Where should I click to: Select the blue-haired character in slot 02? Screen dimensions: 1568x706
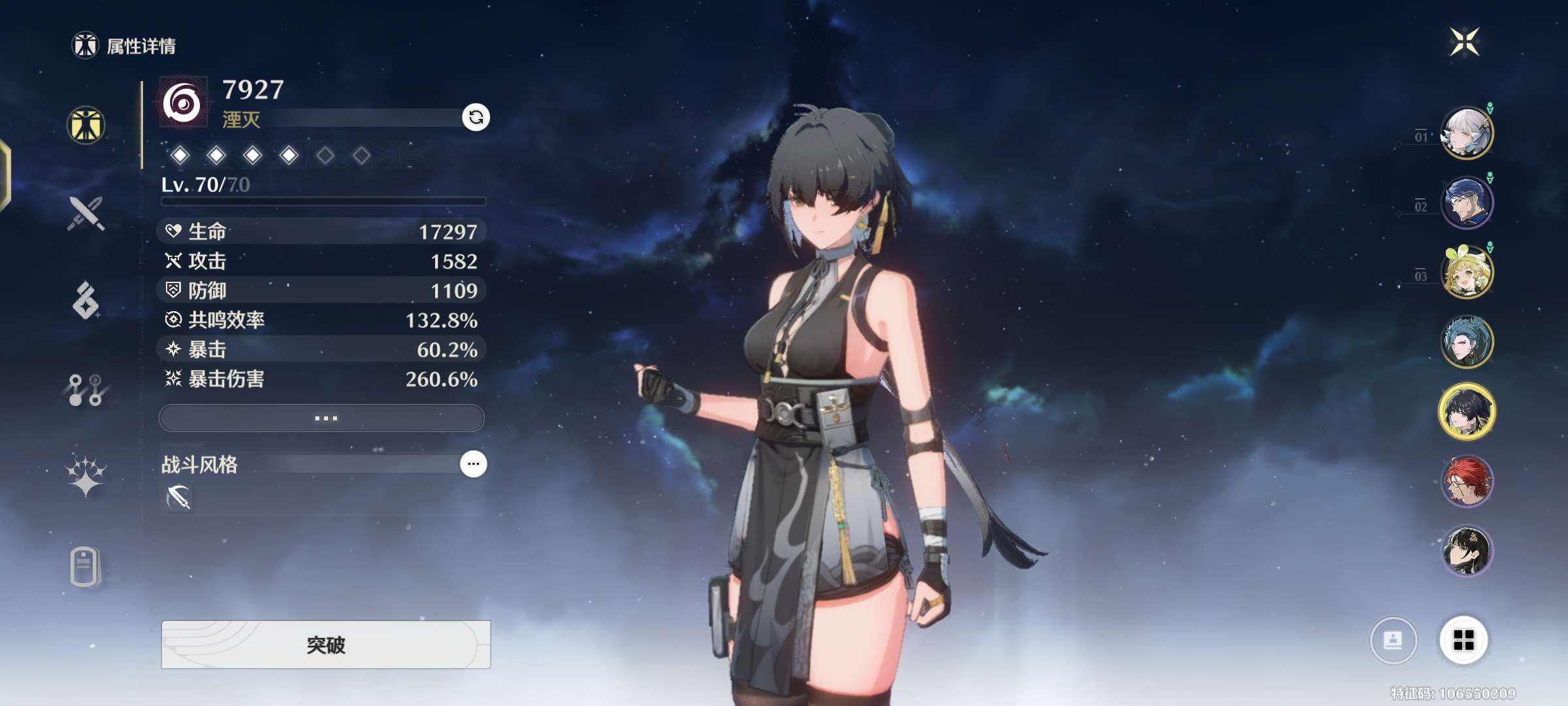tap(1467, 203)
